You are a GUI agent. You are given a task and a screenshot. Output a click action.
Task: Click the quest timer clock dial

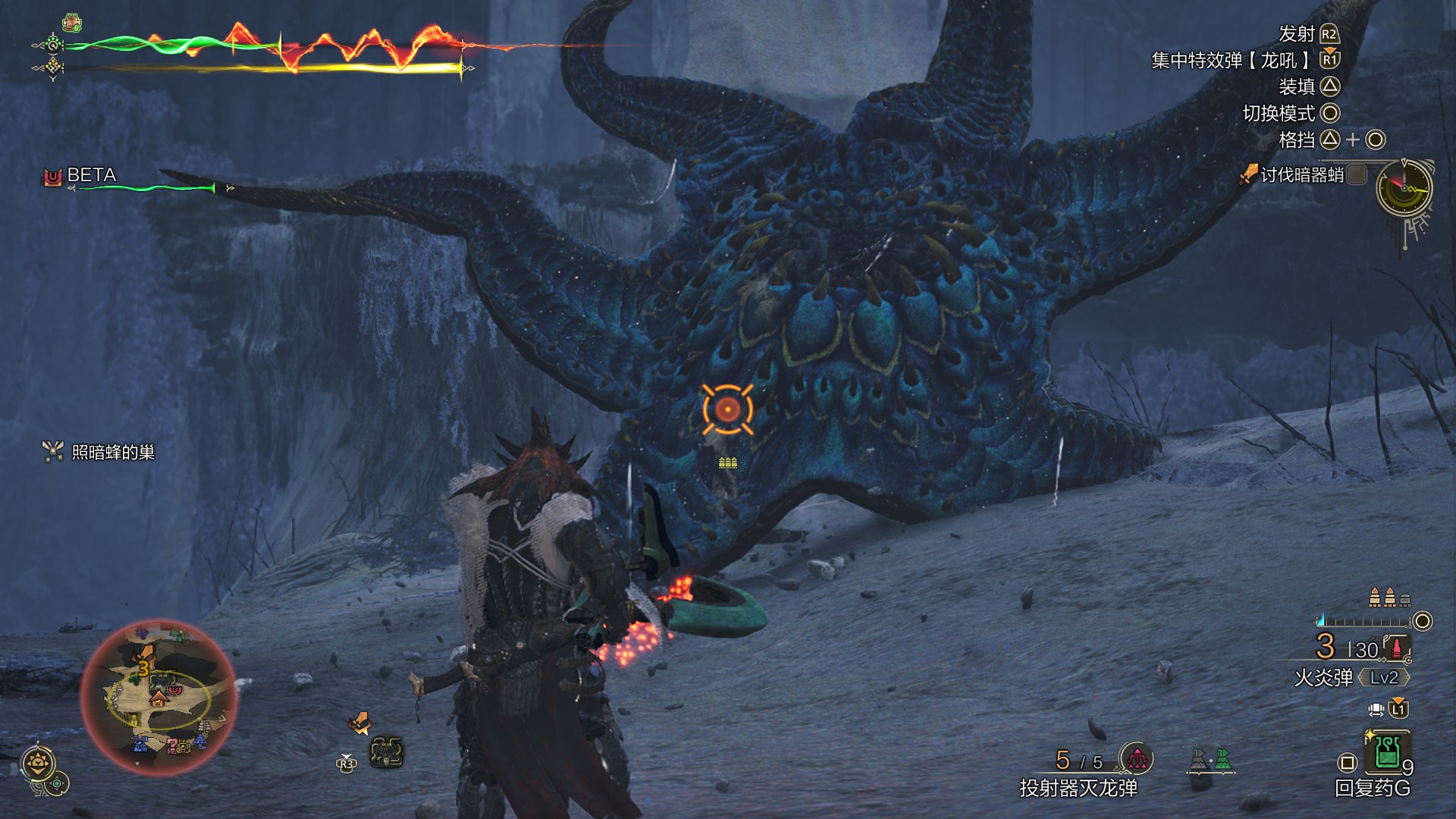[x=1404, y=188]
